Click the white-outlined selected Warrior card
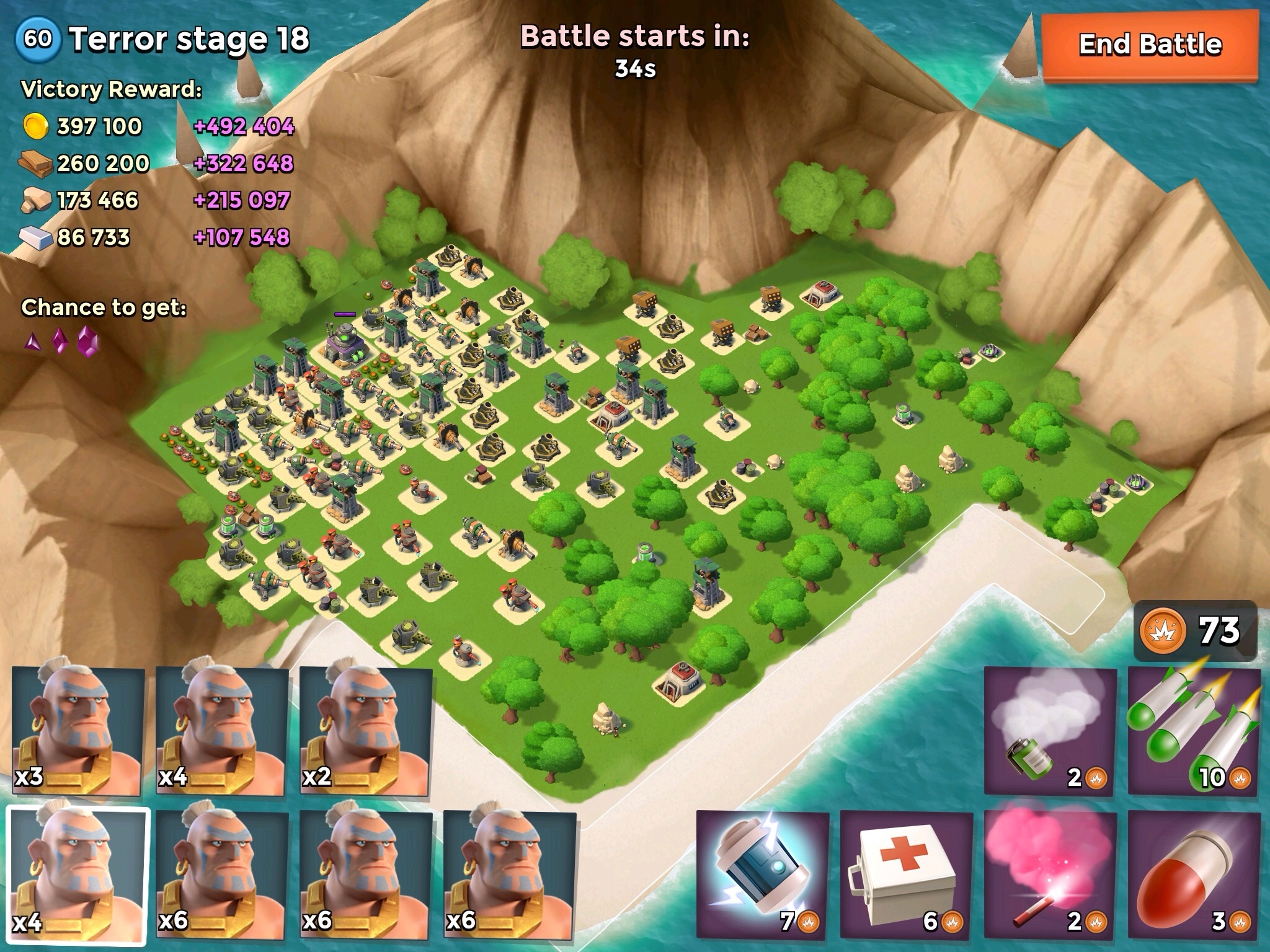The height and width of the screenshot is (952, 1270). [77, 874]
